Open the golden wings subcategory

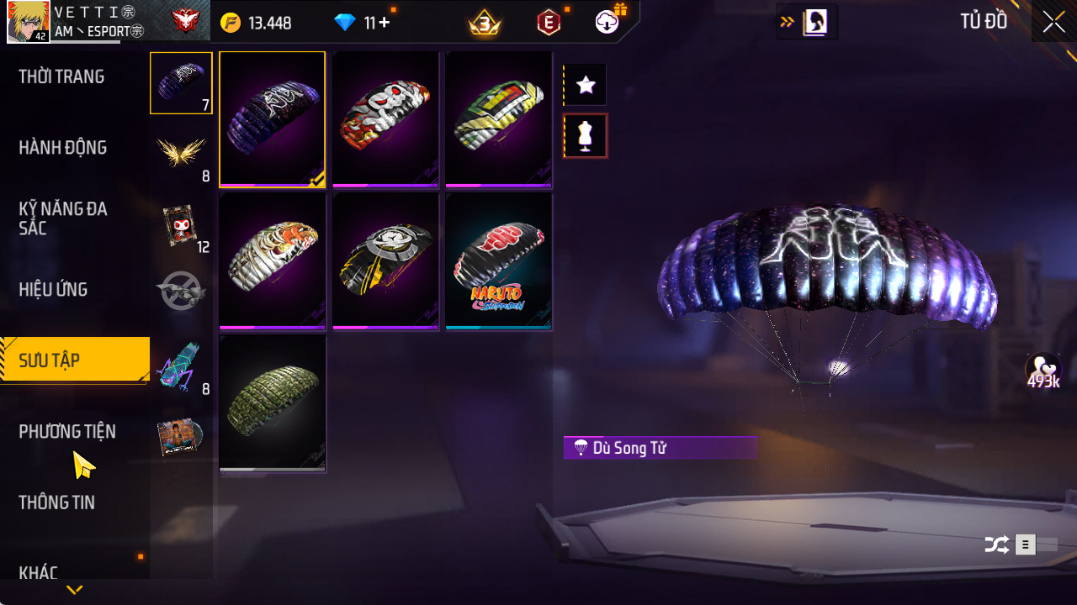[181, 153]
